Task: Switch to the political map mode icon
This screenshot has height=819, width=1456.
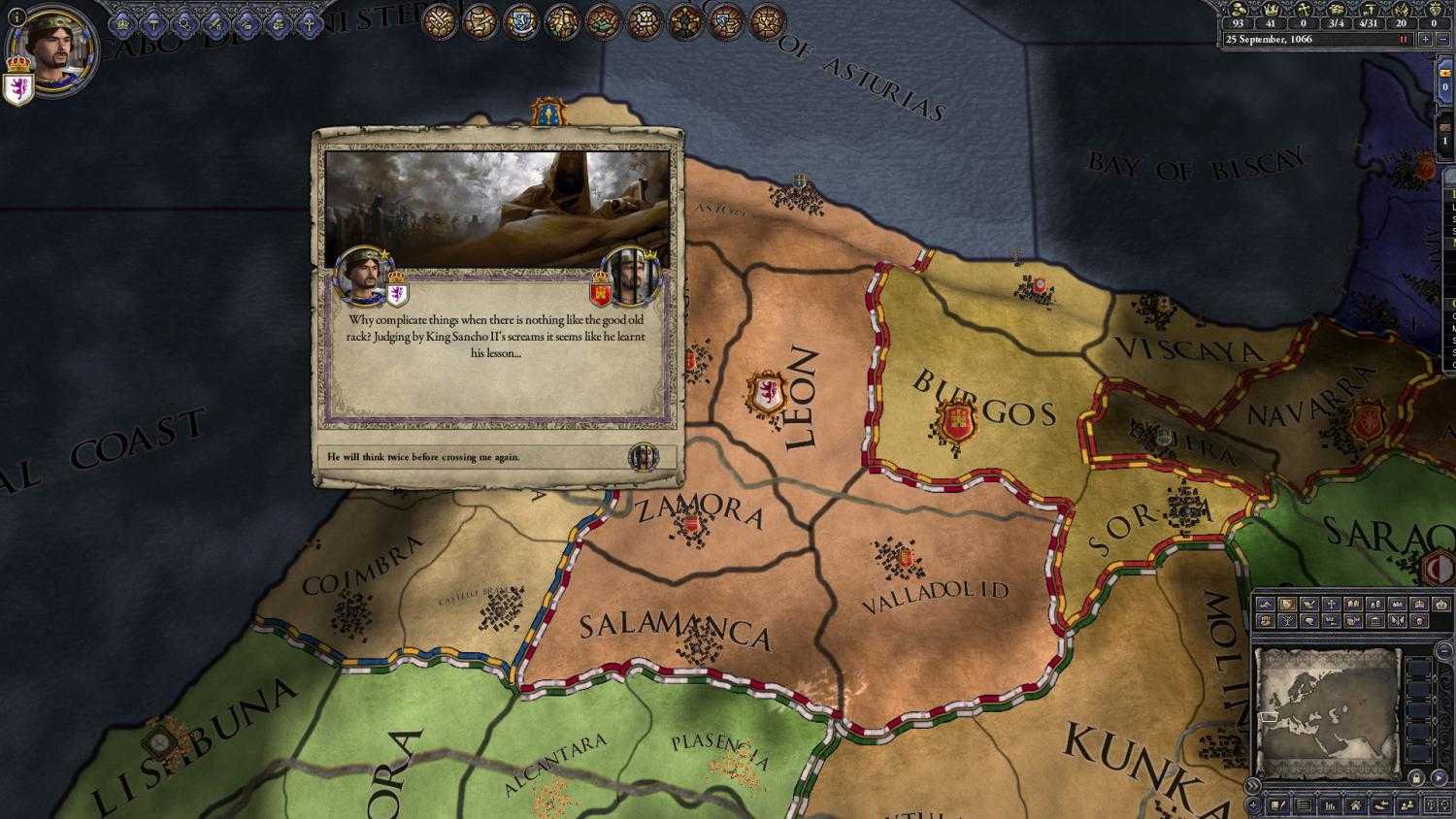Action: pyautogui.click(x=1287, y=604)
